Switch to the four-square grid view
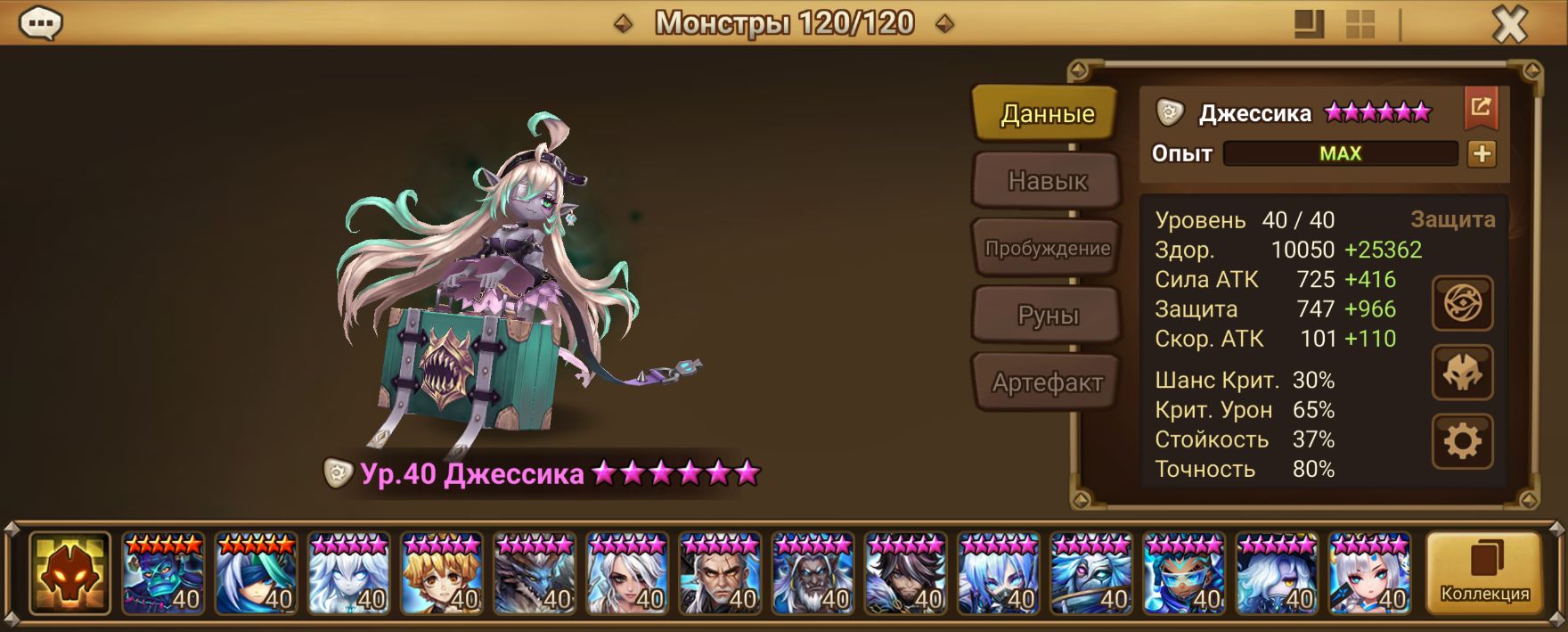 click(1360, 25)
